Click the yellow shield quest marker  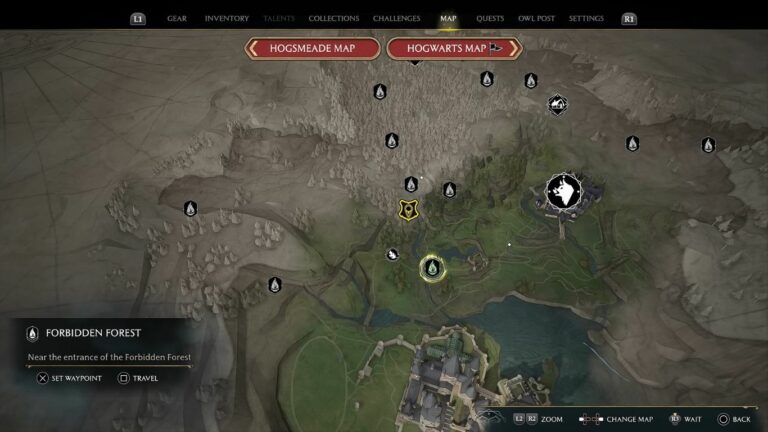(407, 209)
